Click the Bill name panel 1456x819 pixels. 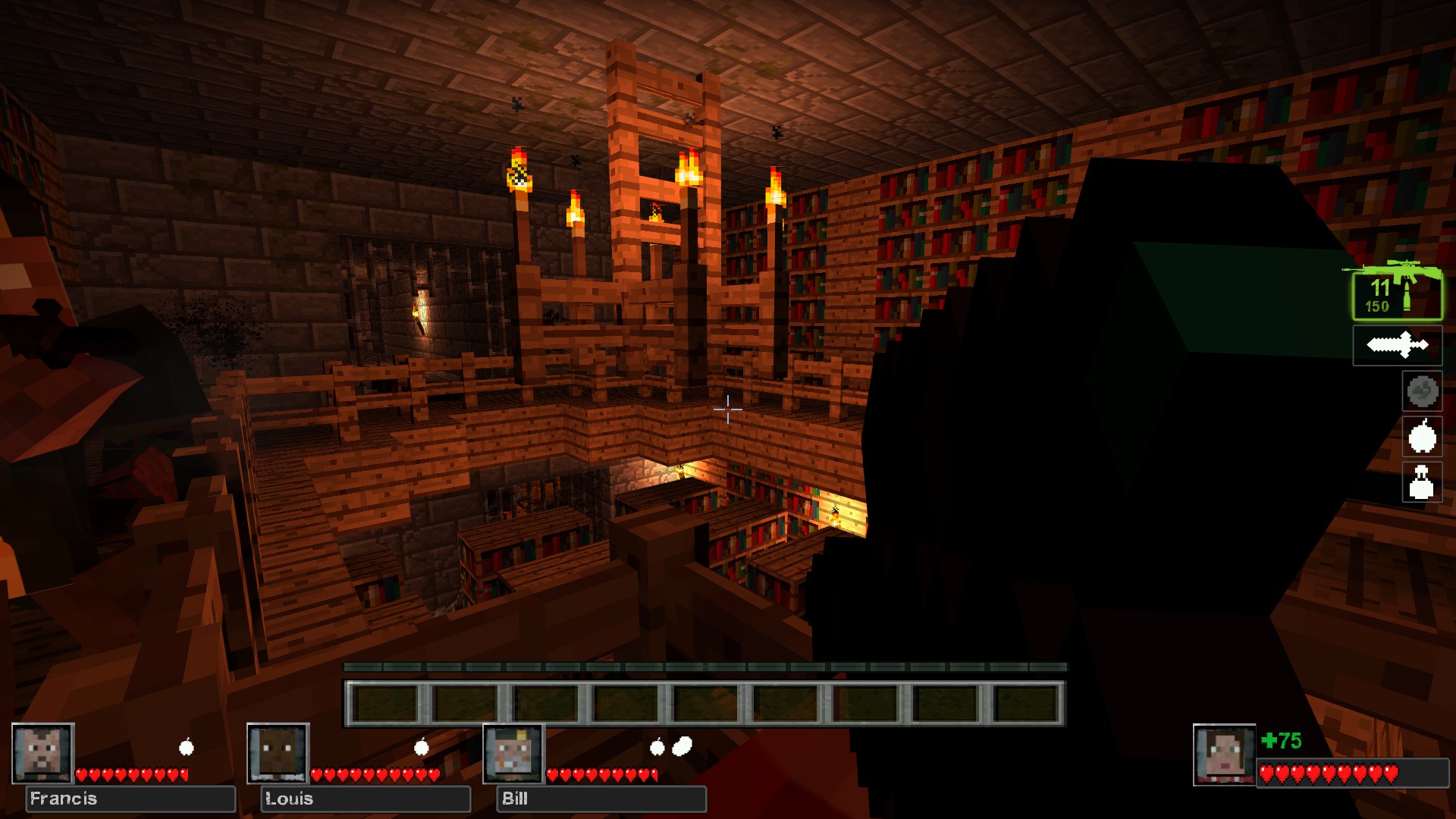coord(601,799)
